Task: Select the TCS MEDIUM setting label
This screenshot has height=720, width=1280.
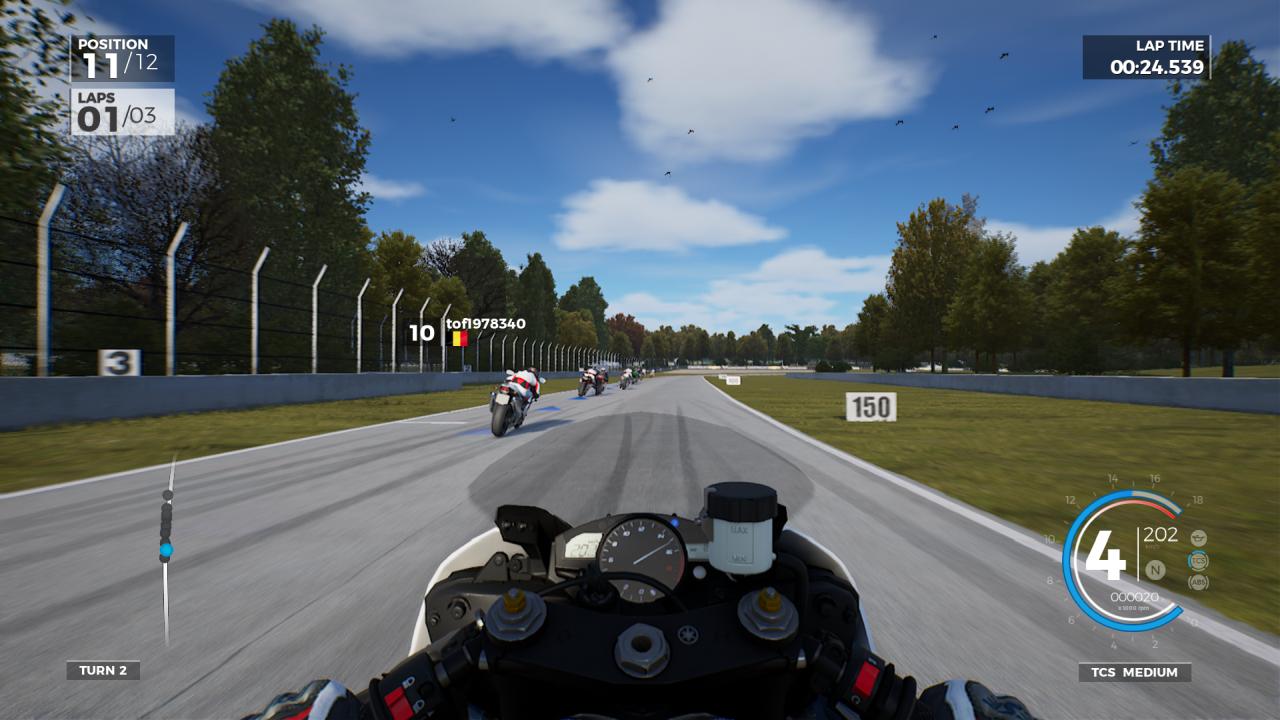Action: click(1134, 672)
